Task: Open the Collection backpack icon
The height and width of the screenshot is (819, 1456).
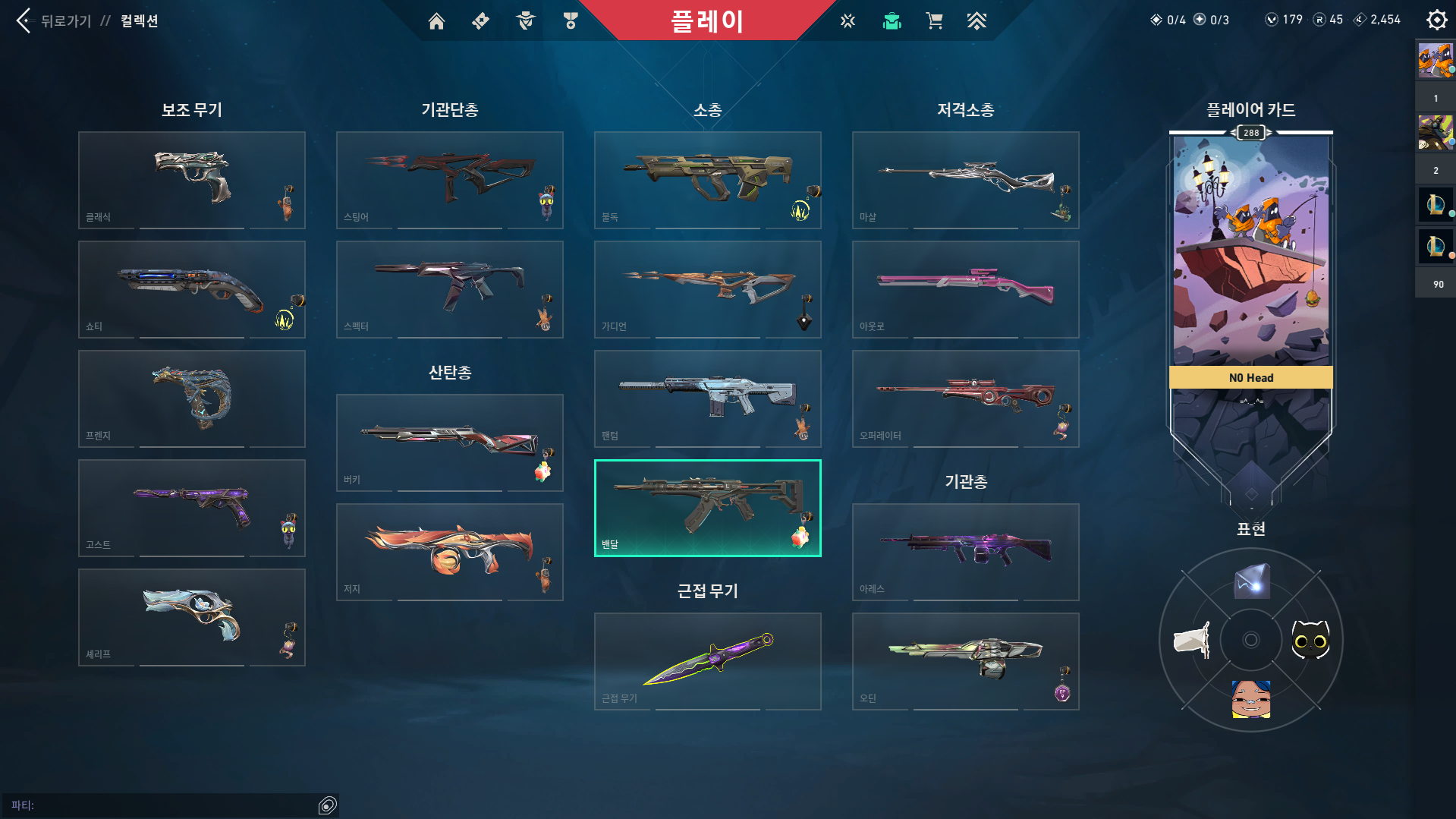Action: click(x=892, y=20)
